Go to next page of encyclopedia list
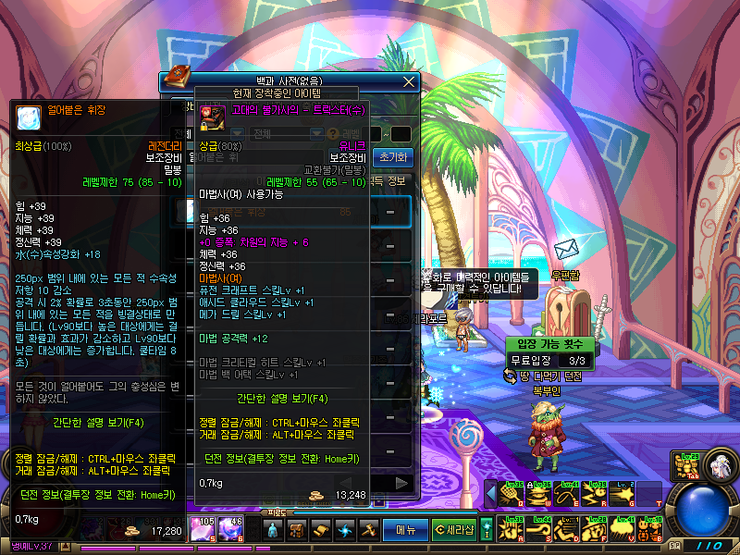This screenshot has height=555, width=740. click(402, 484)
